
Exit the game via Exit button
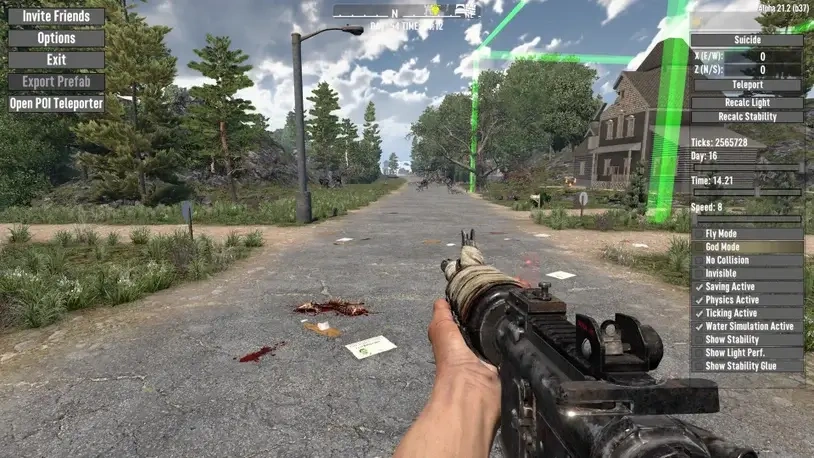click(x=56, y=60)
